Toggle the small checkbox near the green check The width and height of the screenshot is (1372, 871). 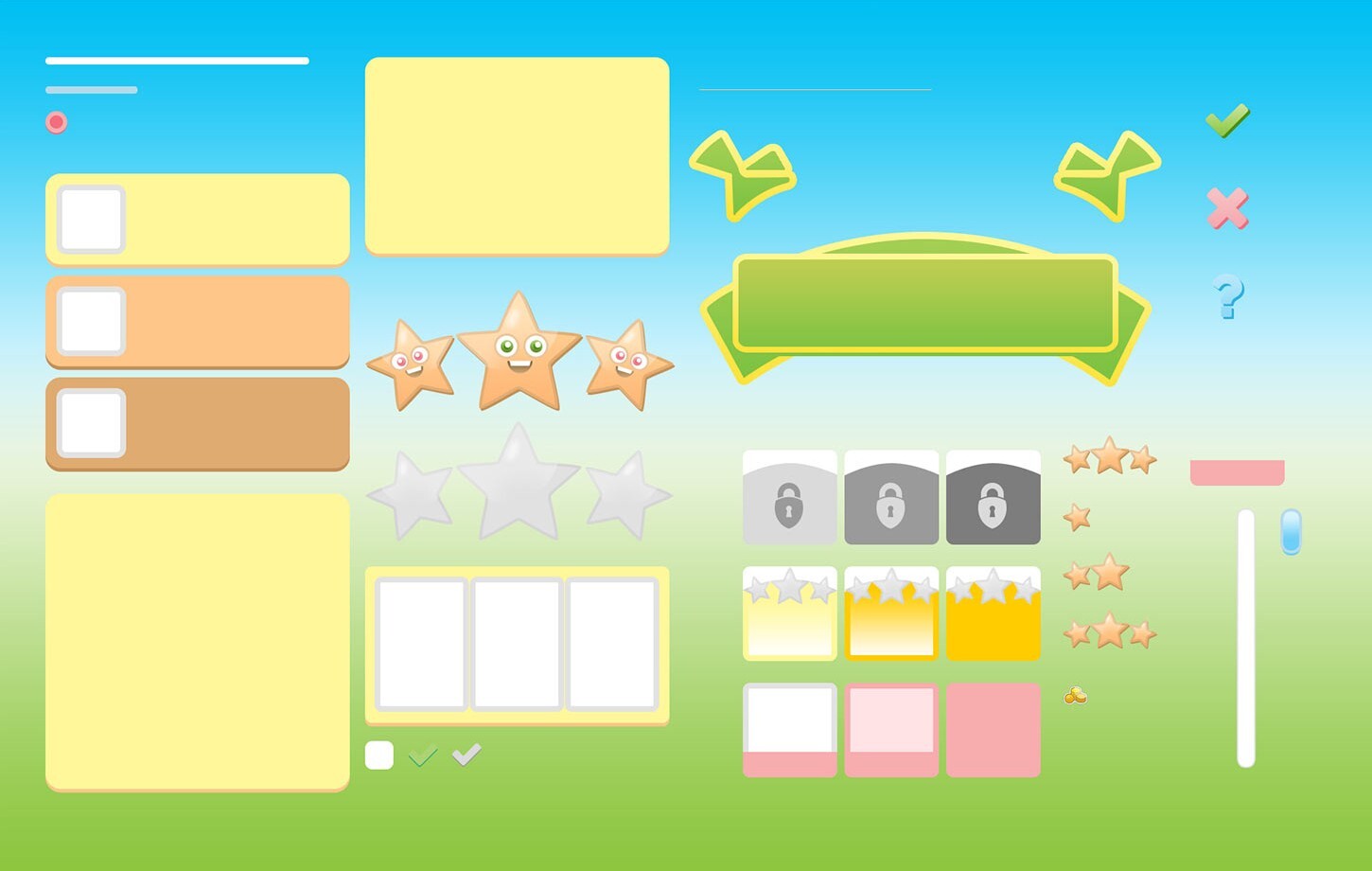[378, 755]
